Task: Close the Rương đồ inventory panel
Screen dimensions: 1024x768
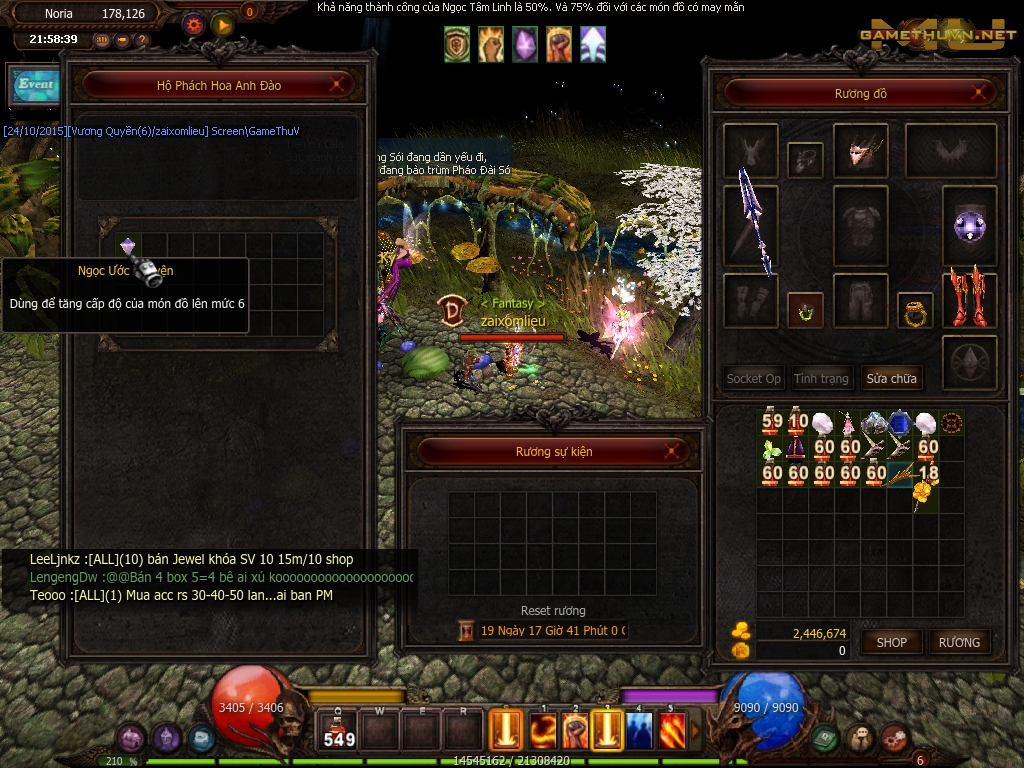Action: point(980,93)
